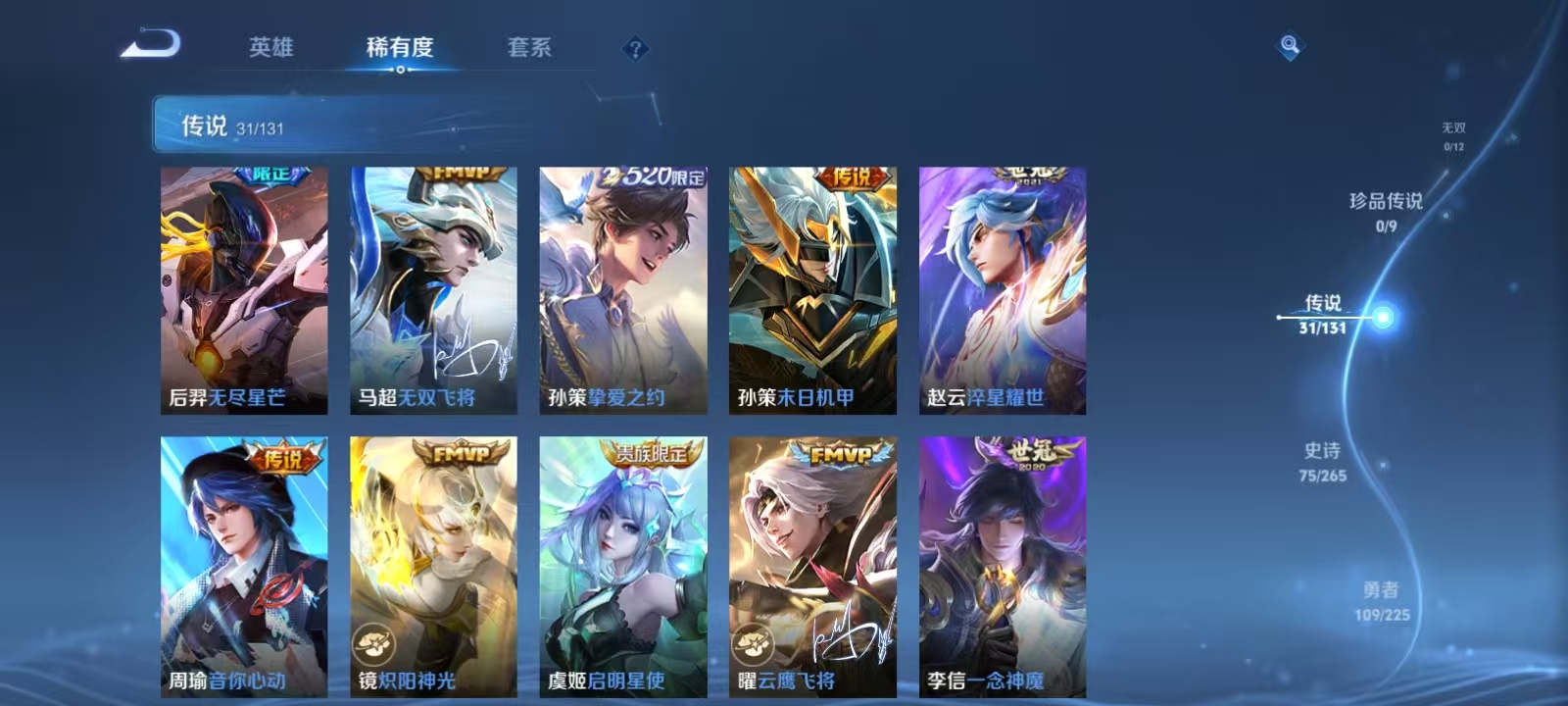The image size is (1568, 706).
Task: Open the search magnifier icon
Action: pos(1289,43)
